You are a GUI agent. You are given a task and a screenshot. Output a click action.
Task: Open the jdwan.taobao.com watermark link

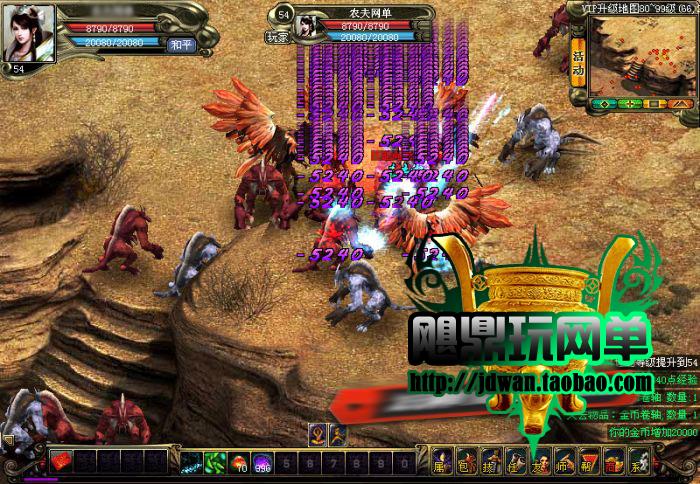[530, 382]
